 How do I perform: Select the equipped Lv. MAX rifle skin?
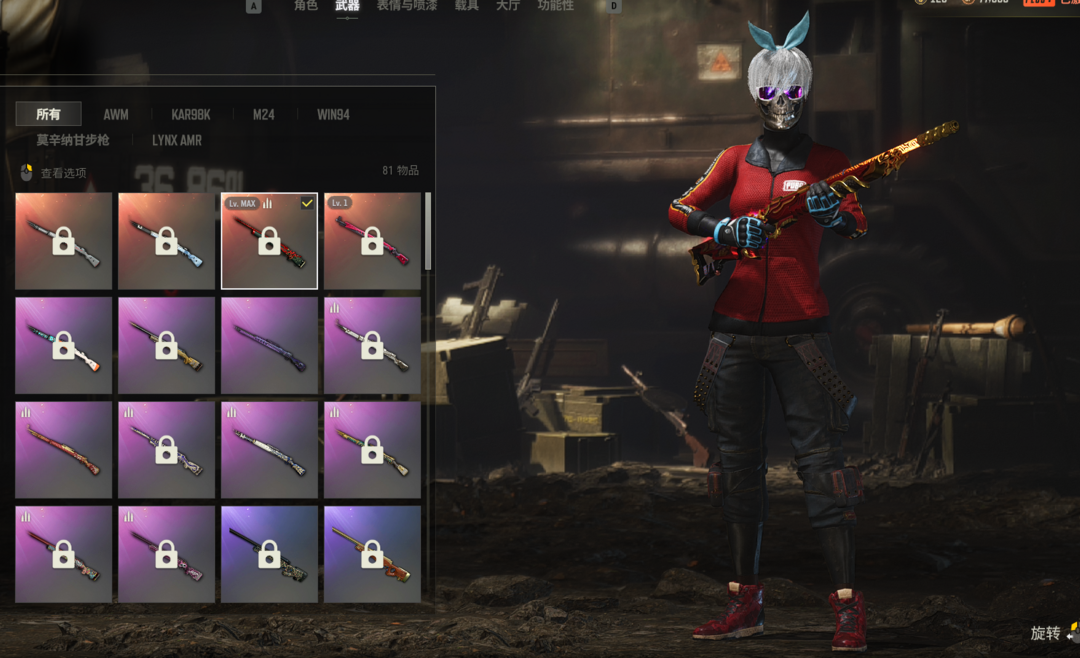pos(269,241)
